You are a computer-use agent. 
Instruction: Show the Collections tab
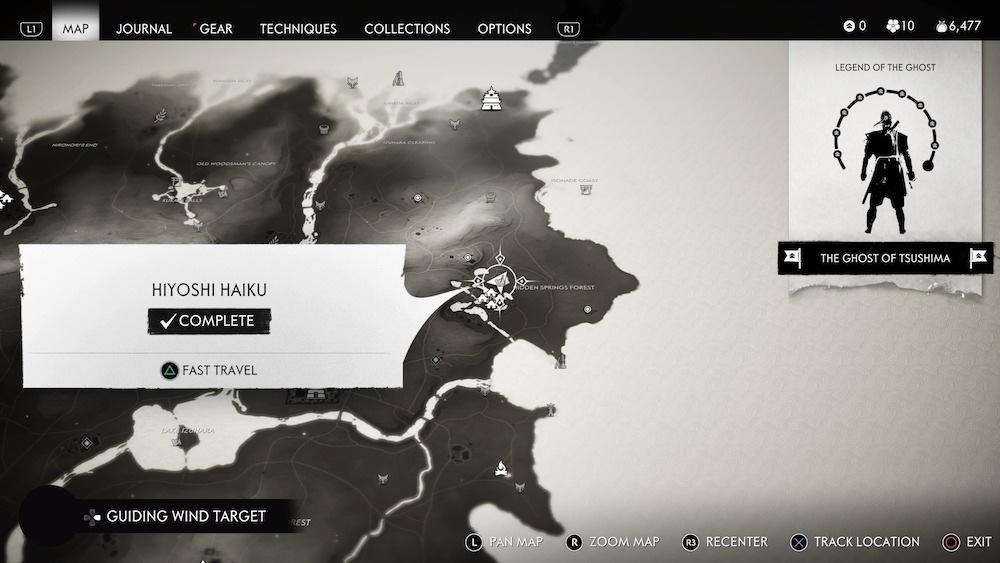click(x=407, y=28)
